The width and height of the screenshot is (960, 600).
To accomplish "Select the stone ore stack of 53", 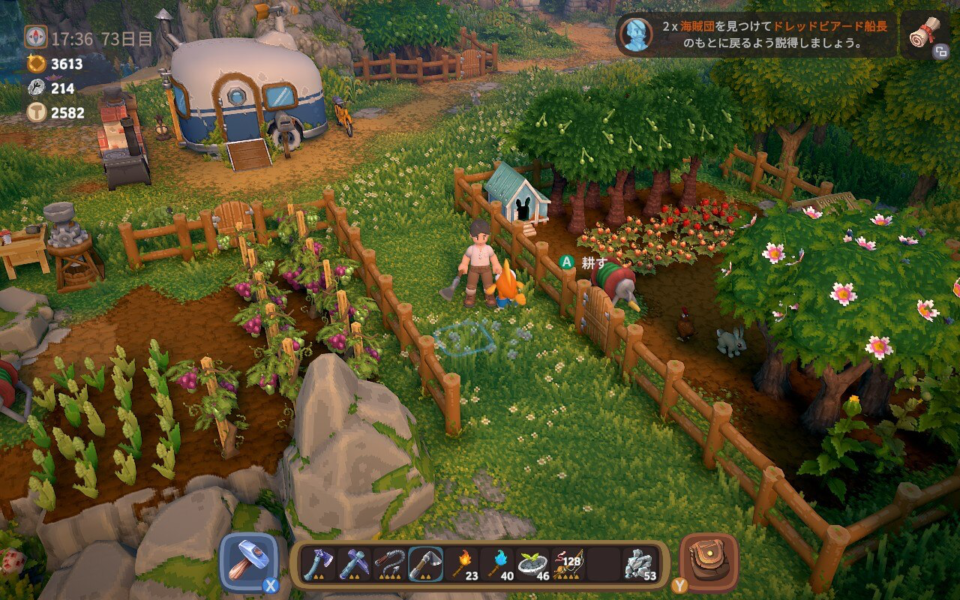I will point(641,564).
